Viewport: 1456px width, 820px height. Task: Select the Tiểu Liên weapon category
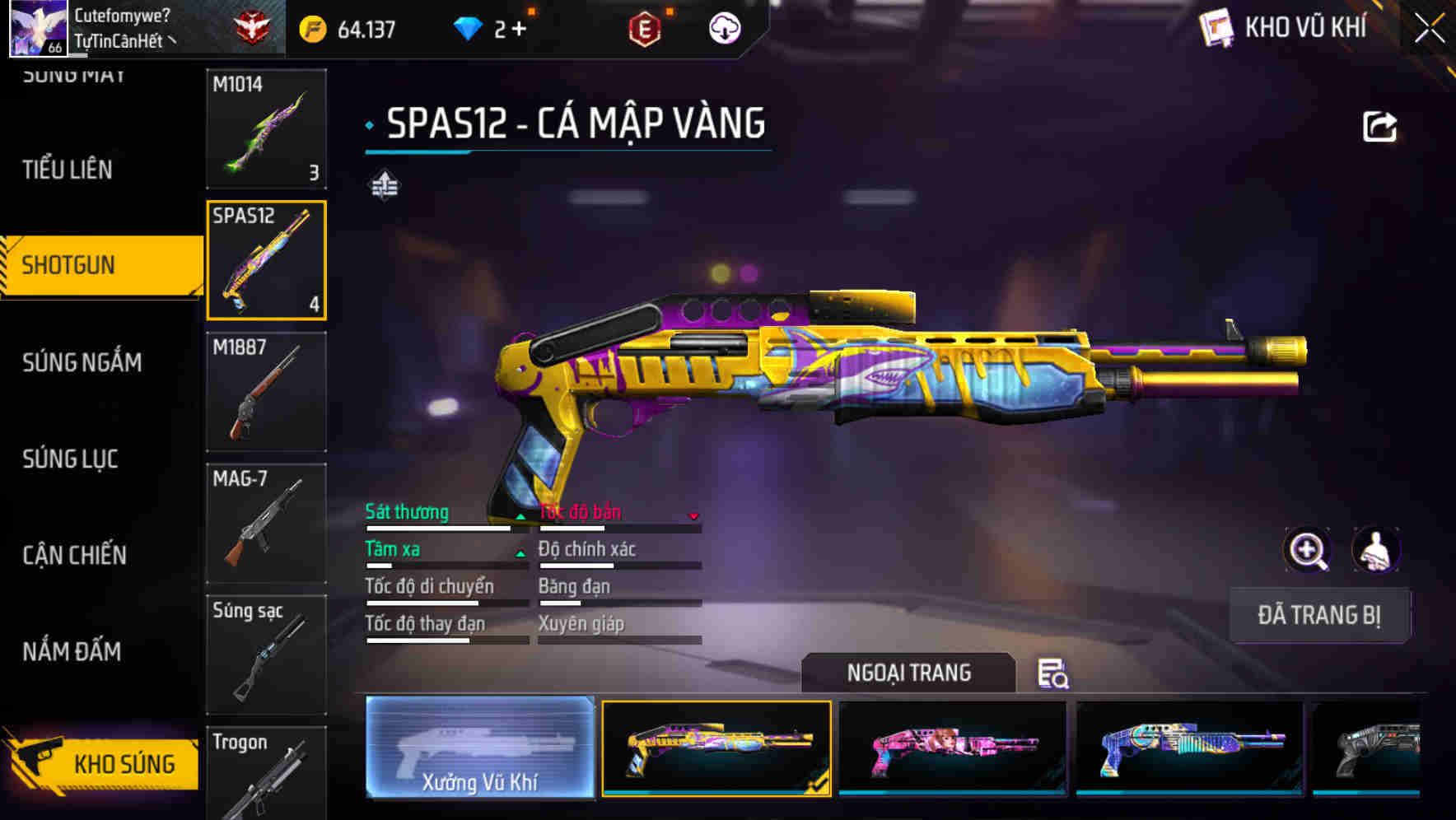(x=68, y=170)
